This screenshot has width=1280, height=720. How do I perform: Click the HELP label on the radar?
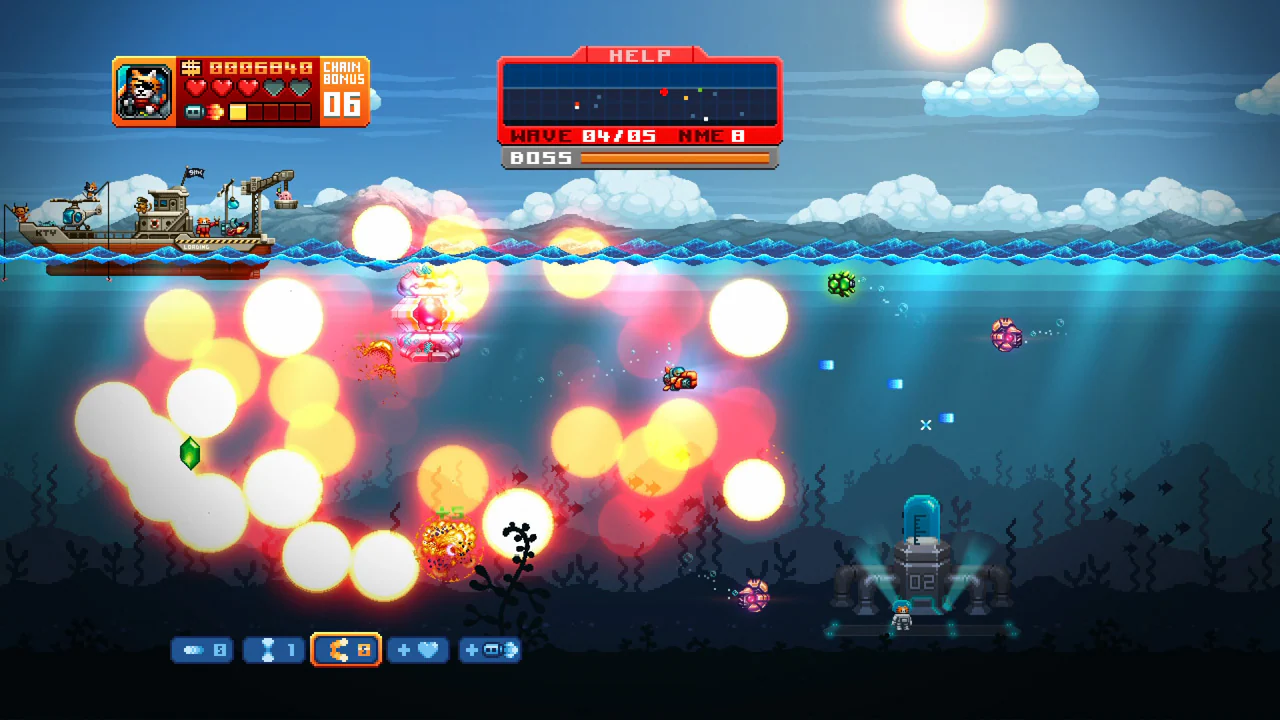[640, 56]
